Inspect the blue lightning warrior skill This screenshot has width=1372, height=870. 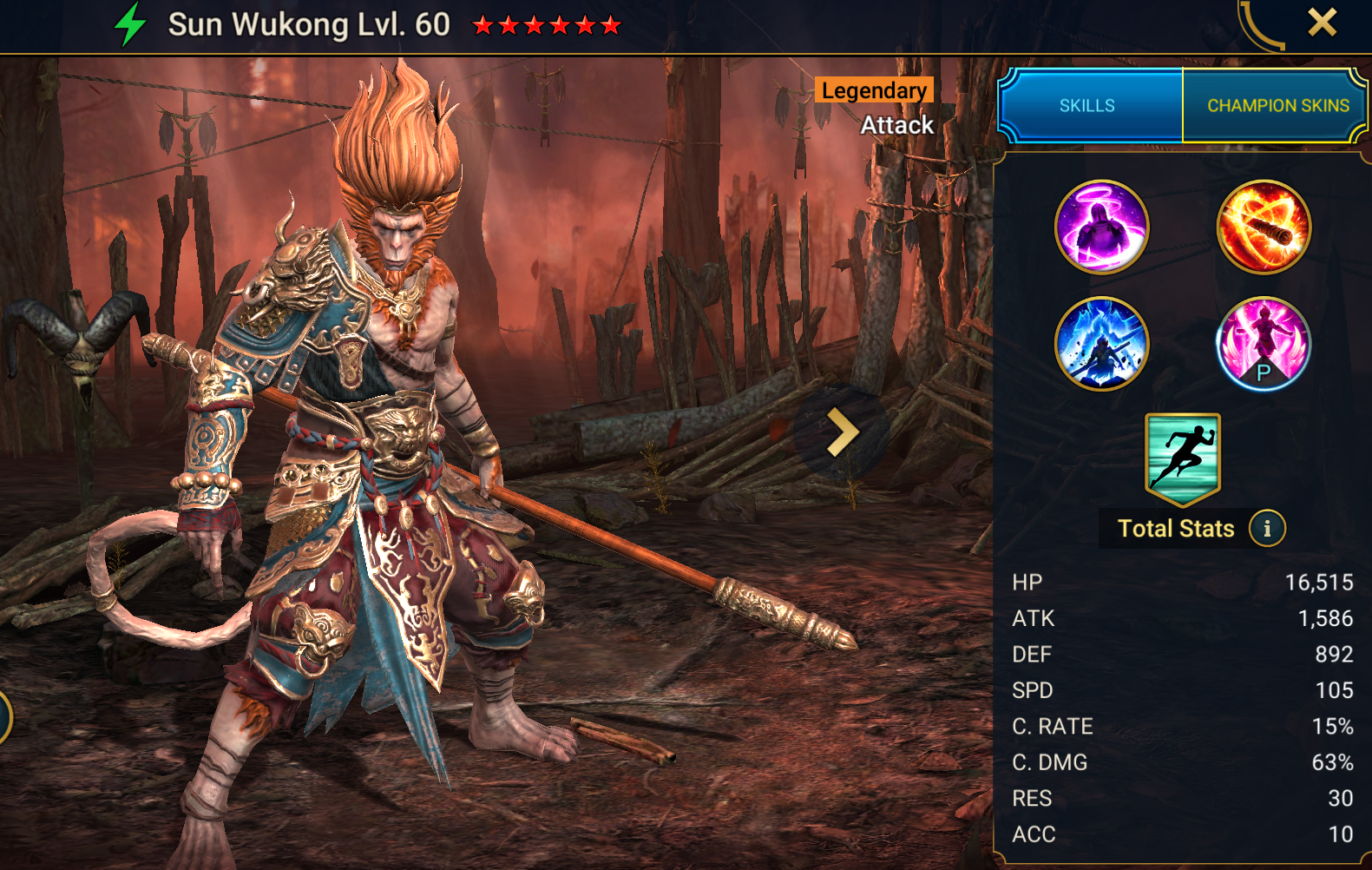[x=1101, y=343]
